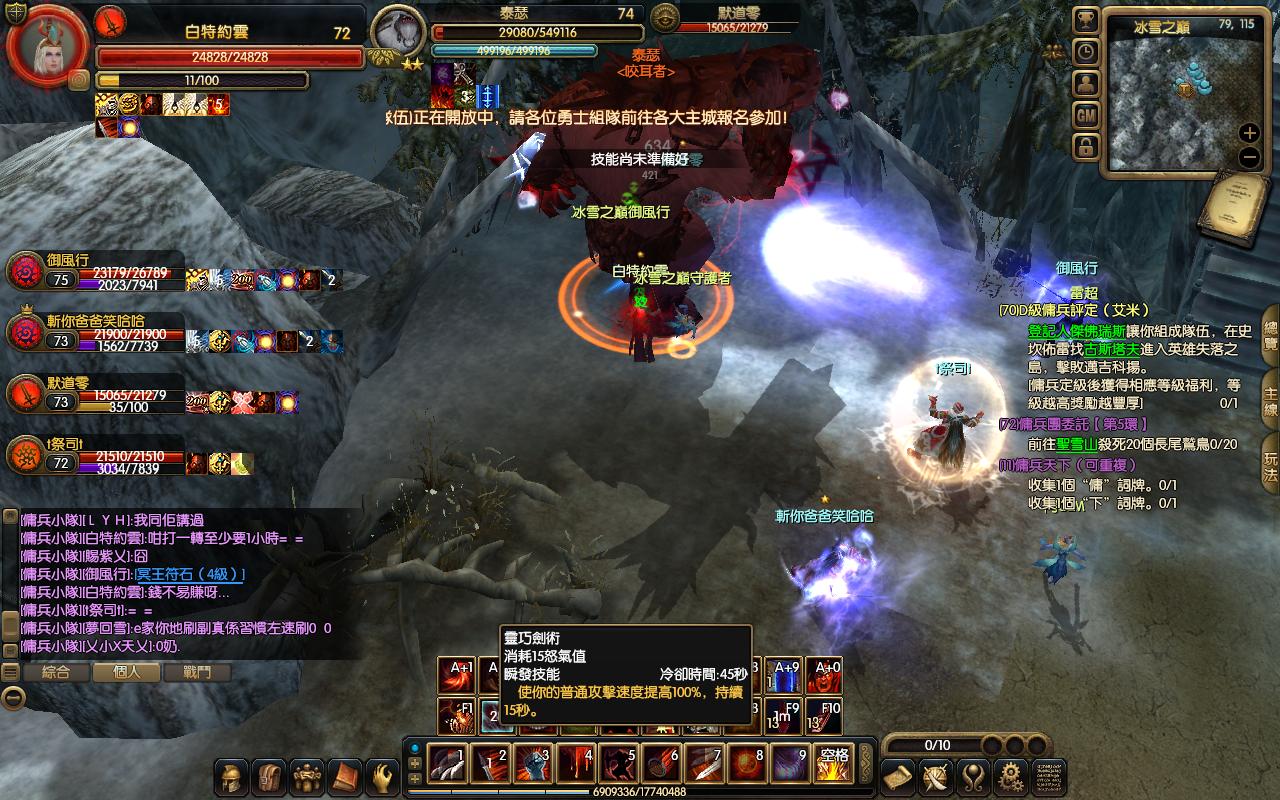The height and width of the screenshot is (800, 1280).
Task: Use the skill in hotbar slot 8
Action: [746, 764]
